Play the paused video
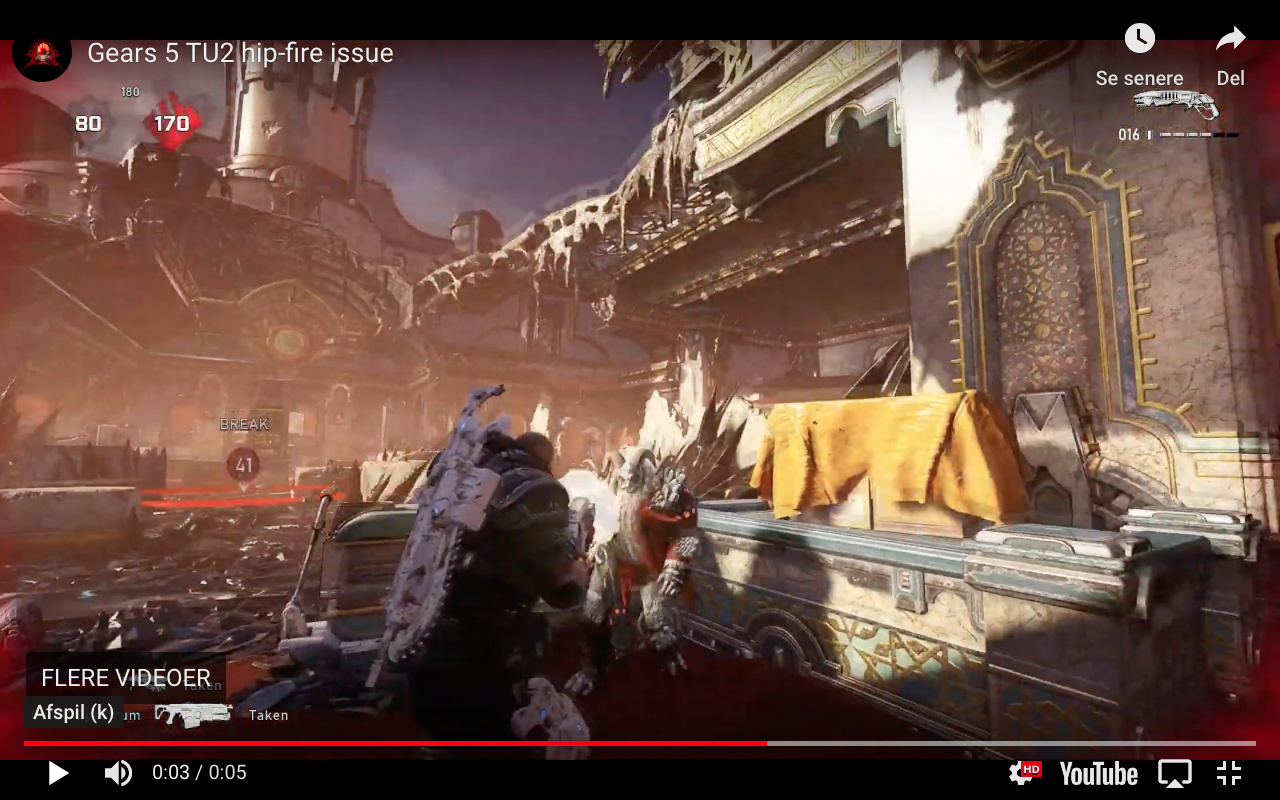 (x=58, y=773)
